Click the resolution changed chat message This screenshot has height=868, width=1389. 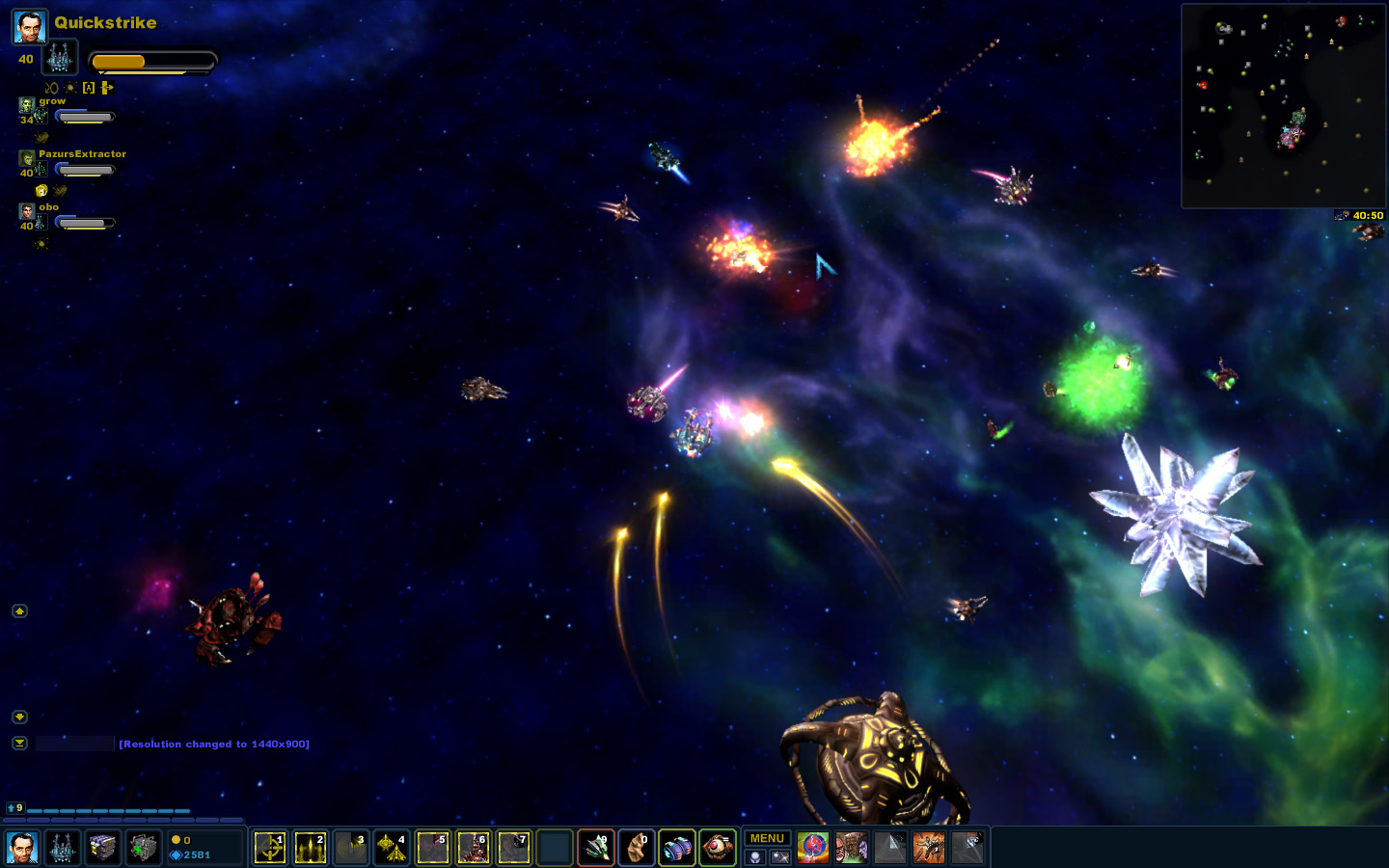(x=213, y=744)
